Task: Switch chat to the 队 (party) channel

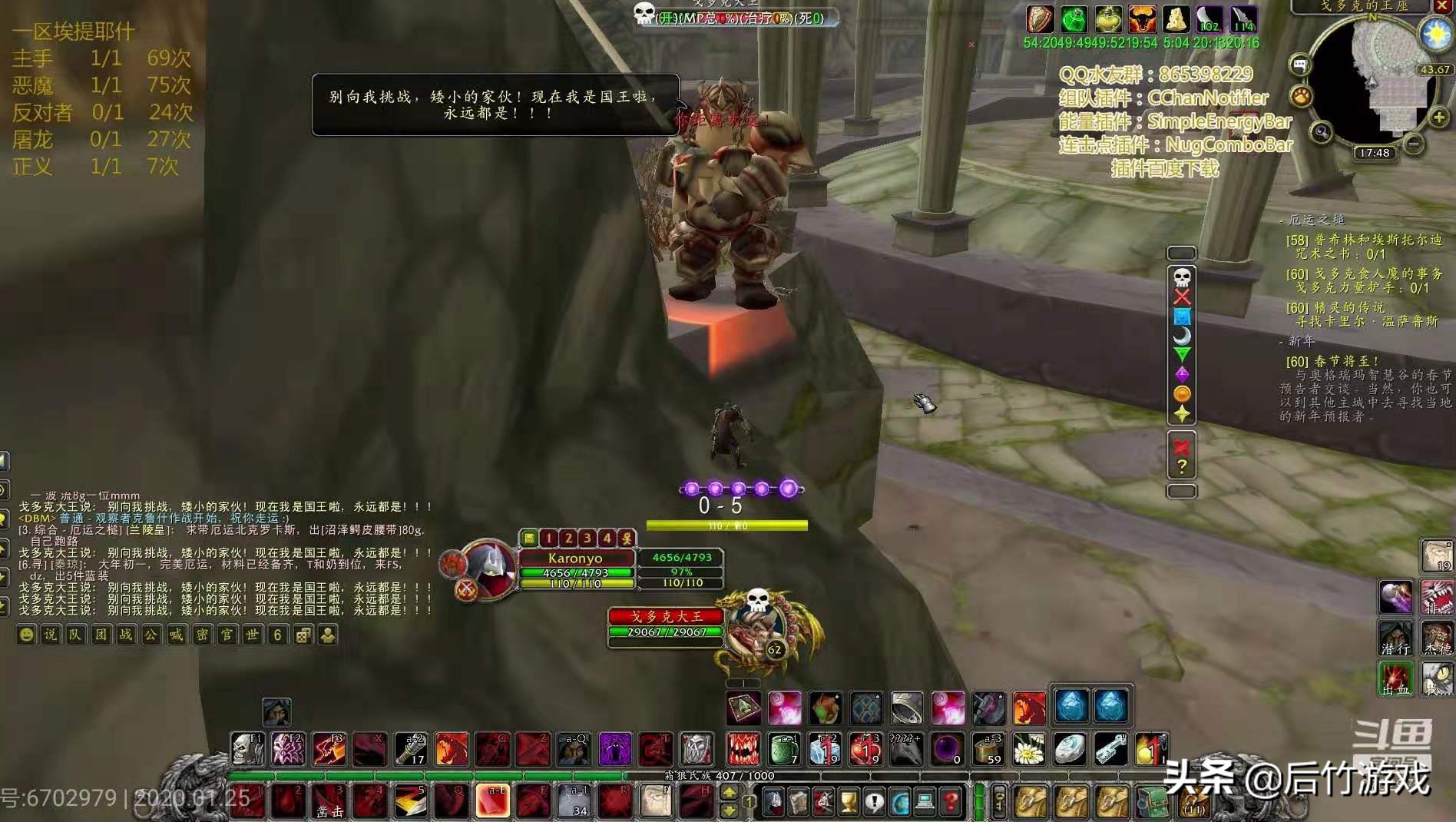Action: 74,635
